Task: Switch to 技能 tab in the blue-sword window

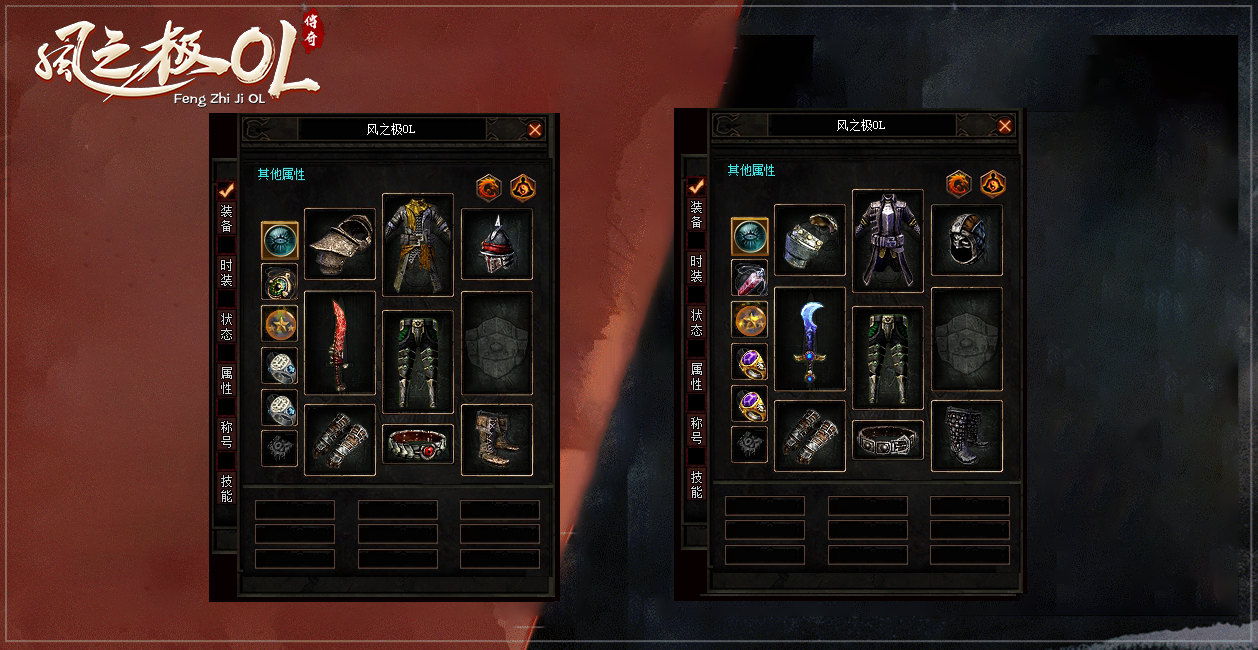Action: click(696, 484)
